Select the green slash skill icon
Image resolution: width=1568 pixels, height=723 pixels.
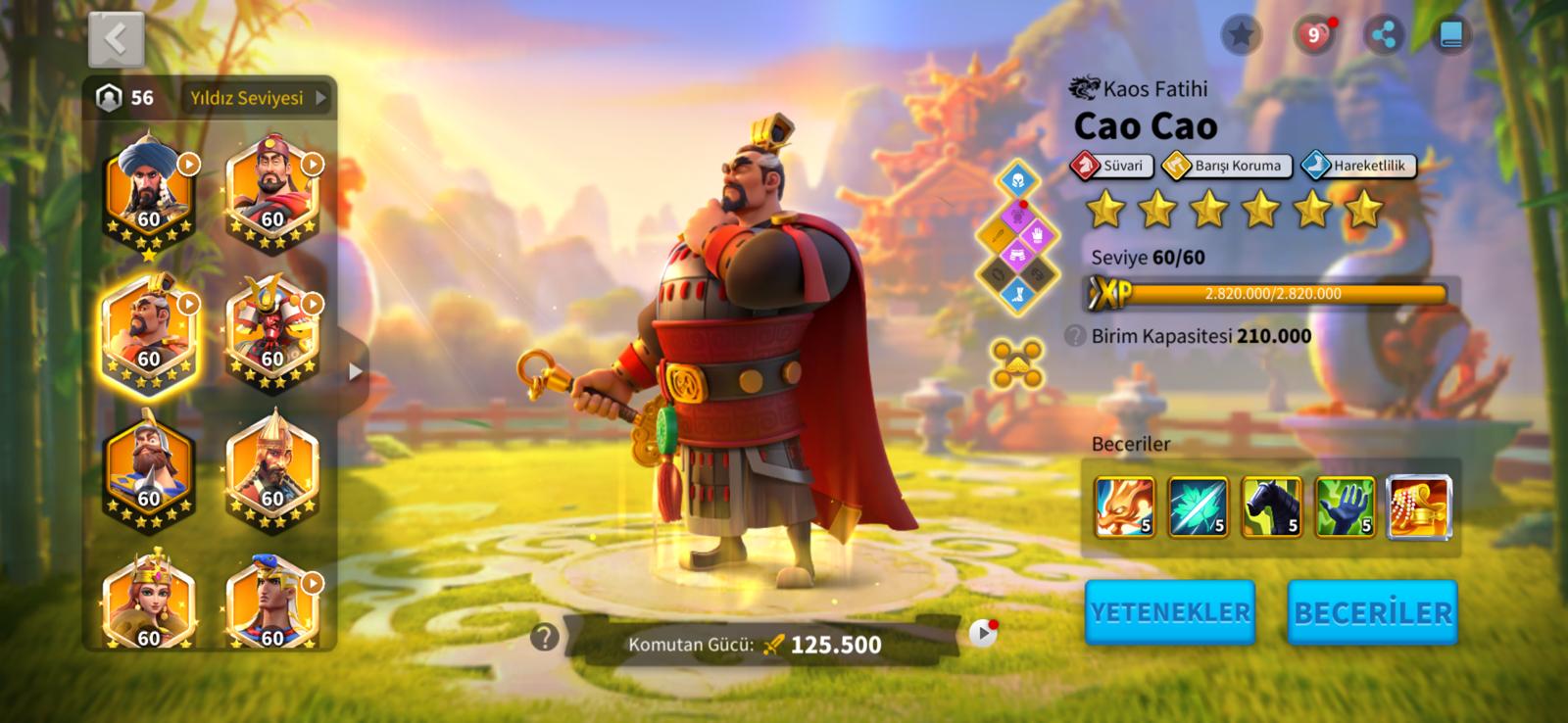(1198, 507)
